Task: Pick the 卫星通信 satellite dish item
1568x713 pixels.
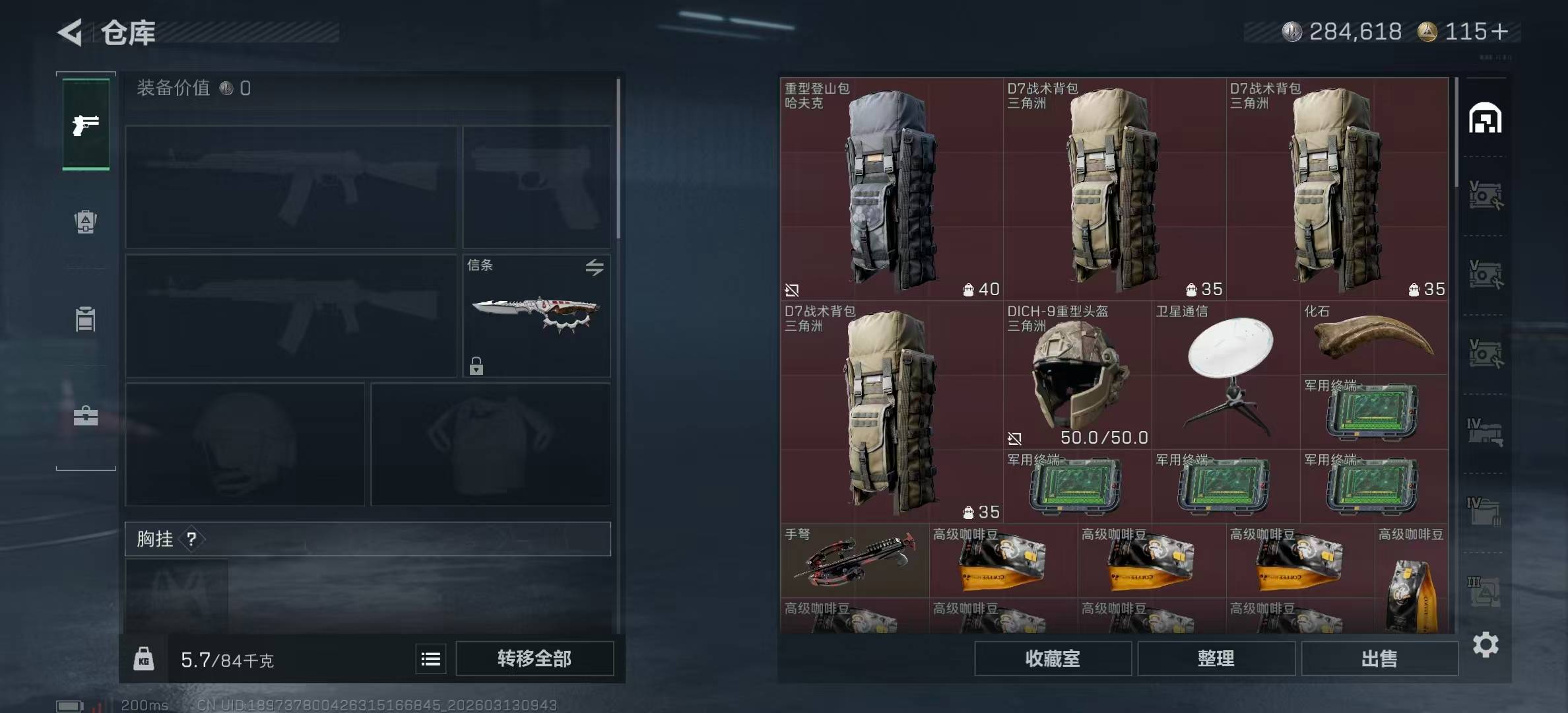Action: [x=1226, y=374]
